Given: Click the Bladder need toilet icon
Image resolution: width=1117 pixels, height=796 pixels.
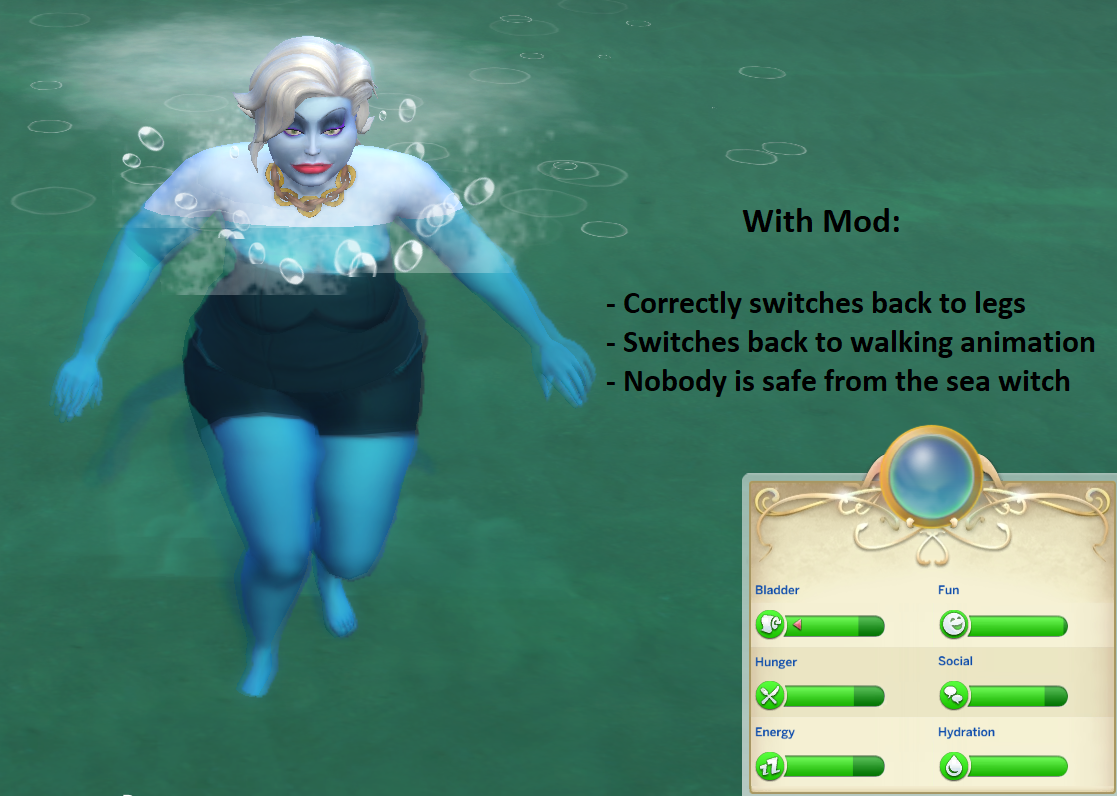Looking at the screenshot, I should (770, 626).
